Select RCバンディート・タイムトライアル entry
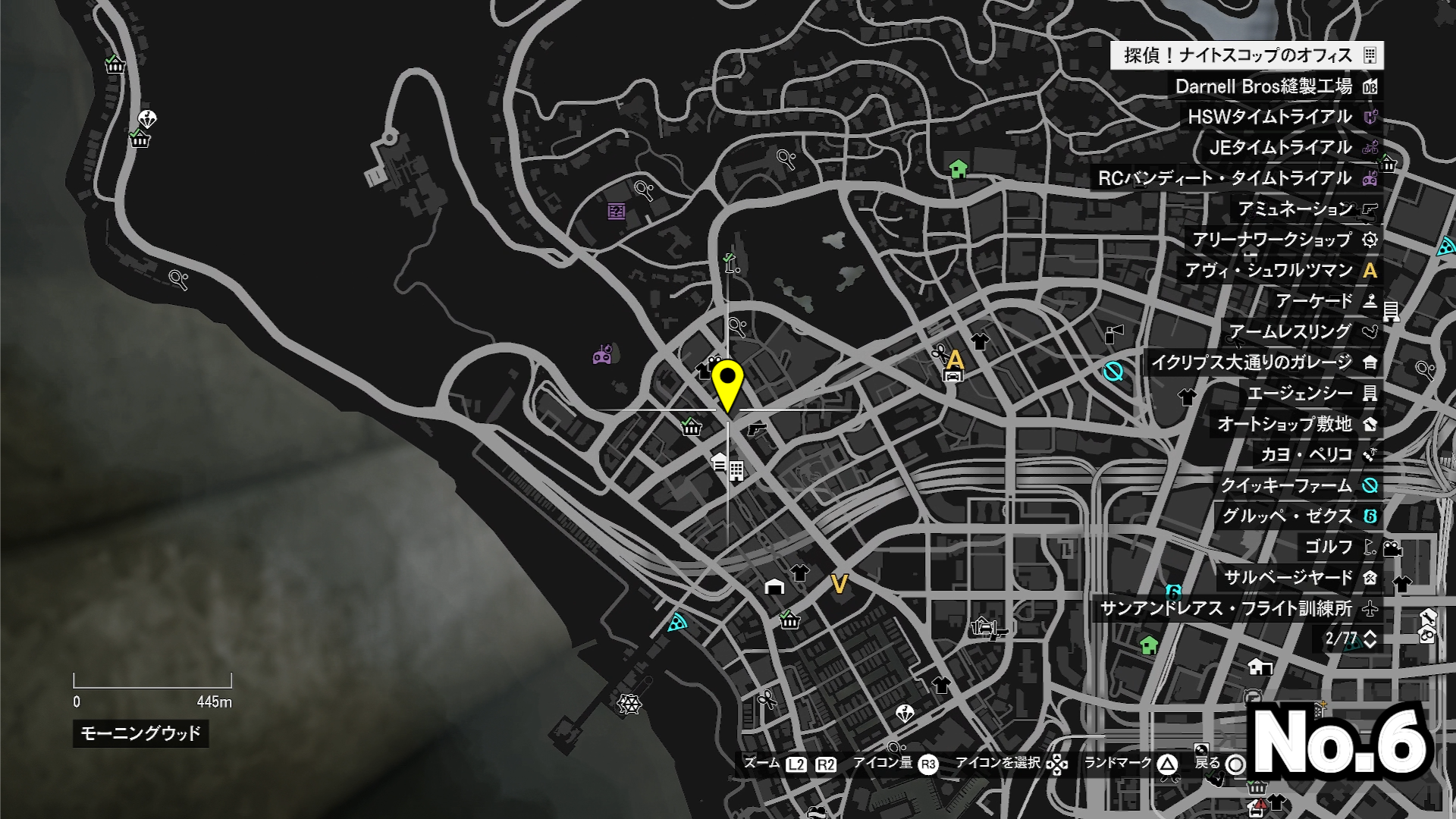This screenshot has height=819, width=1456. click(1235, 178)
